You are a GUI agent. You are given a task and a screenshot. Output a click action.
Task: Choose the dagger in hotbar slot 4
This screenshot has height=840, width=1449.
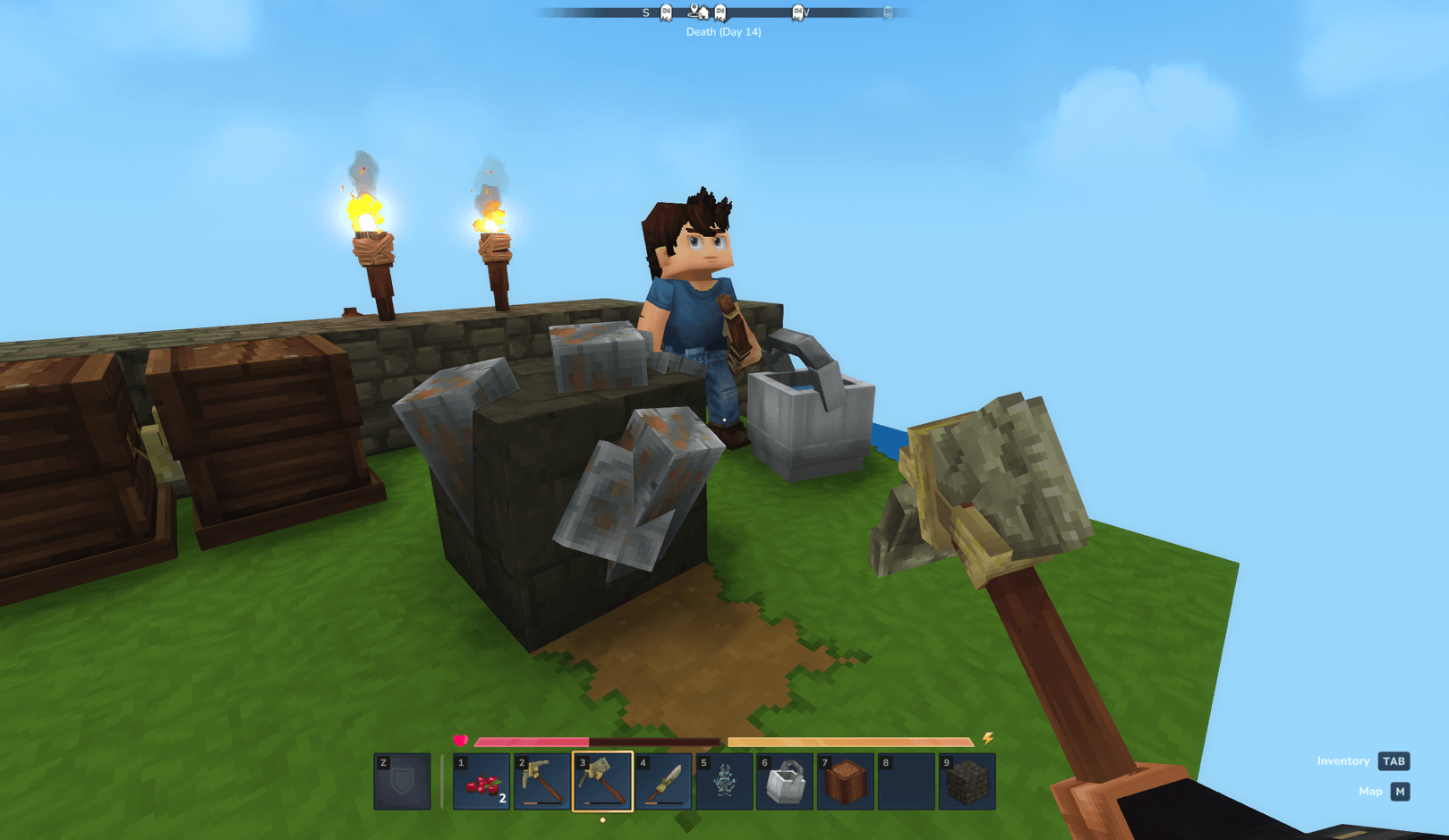click(x=663, y=782)
